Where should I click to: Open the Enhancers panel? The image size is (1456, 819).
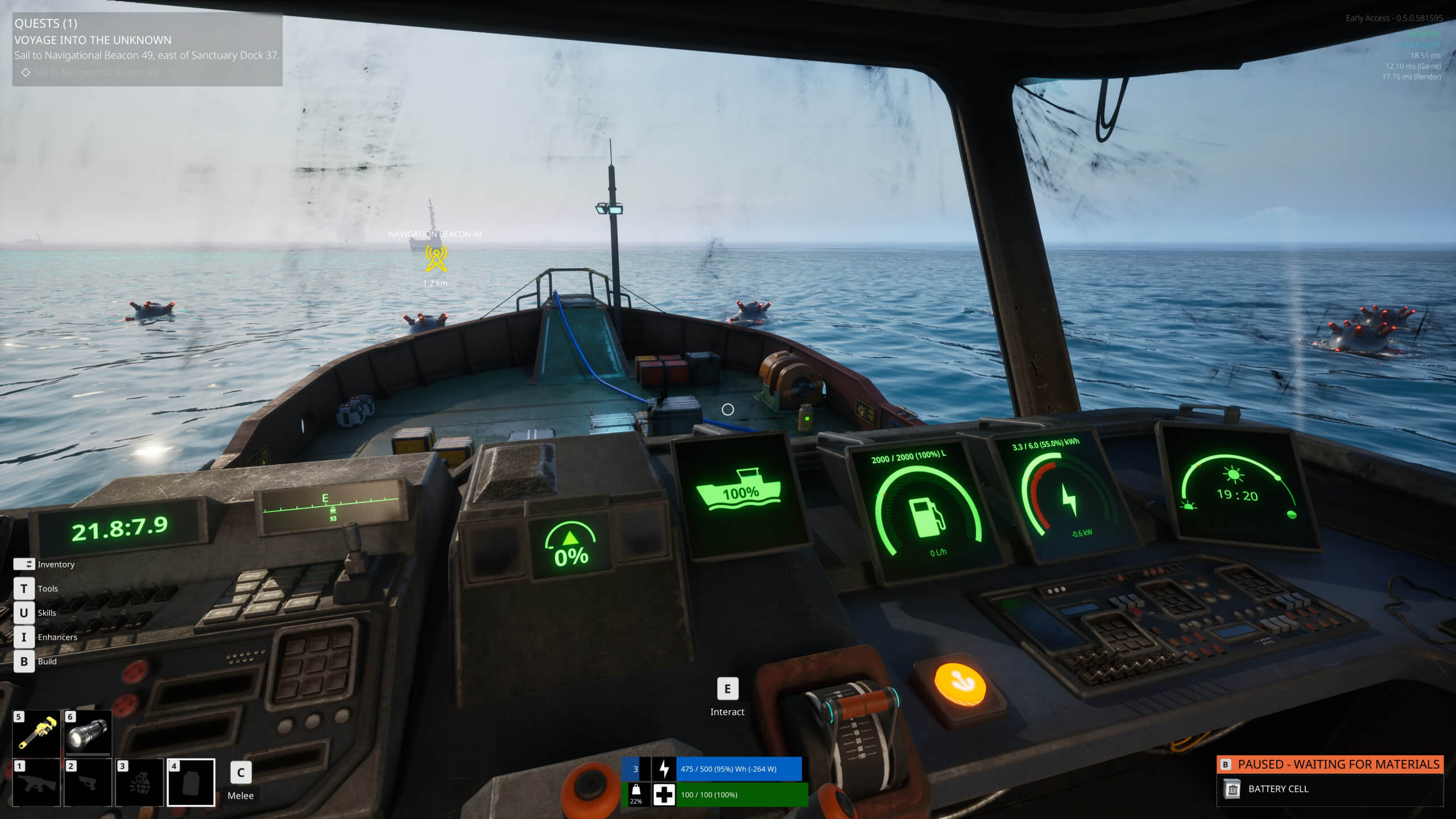(x=23, y=637)
